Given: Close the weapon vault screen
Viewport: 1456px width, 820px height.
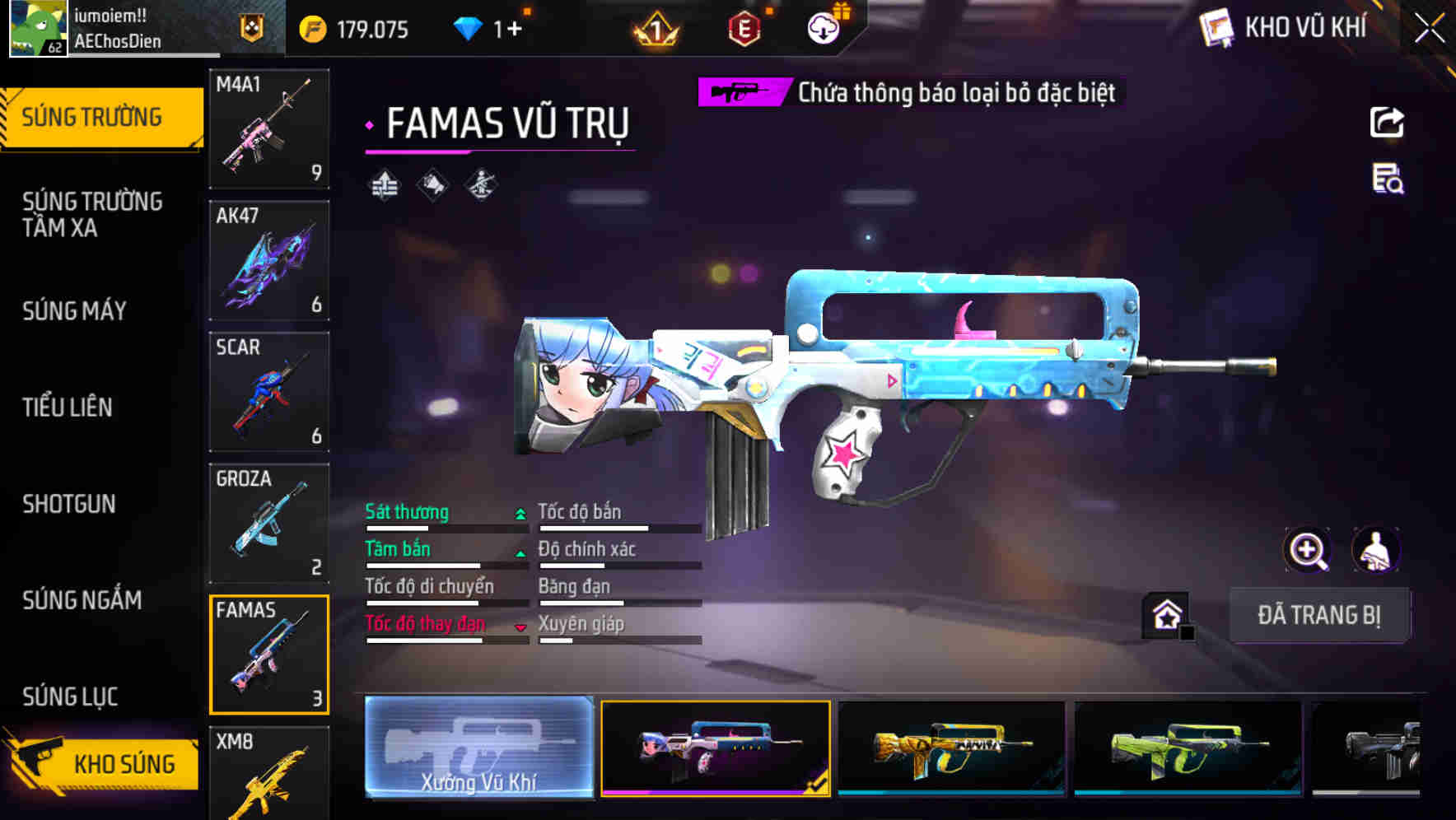Looking at the screenshot, I should coord(1430,28).
